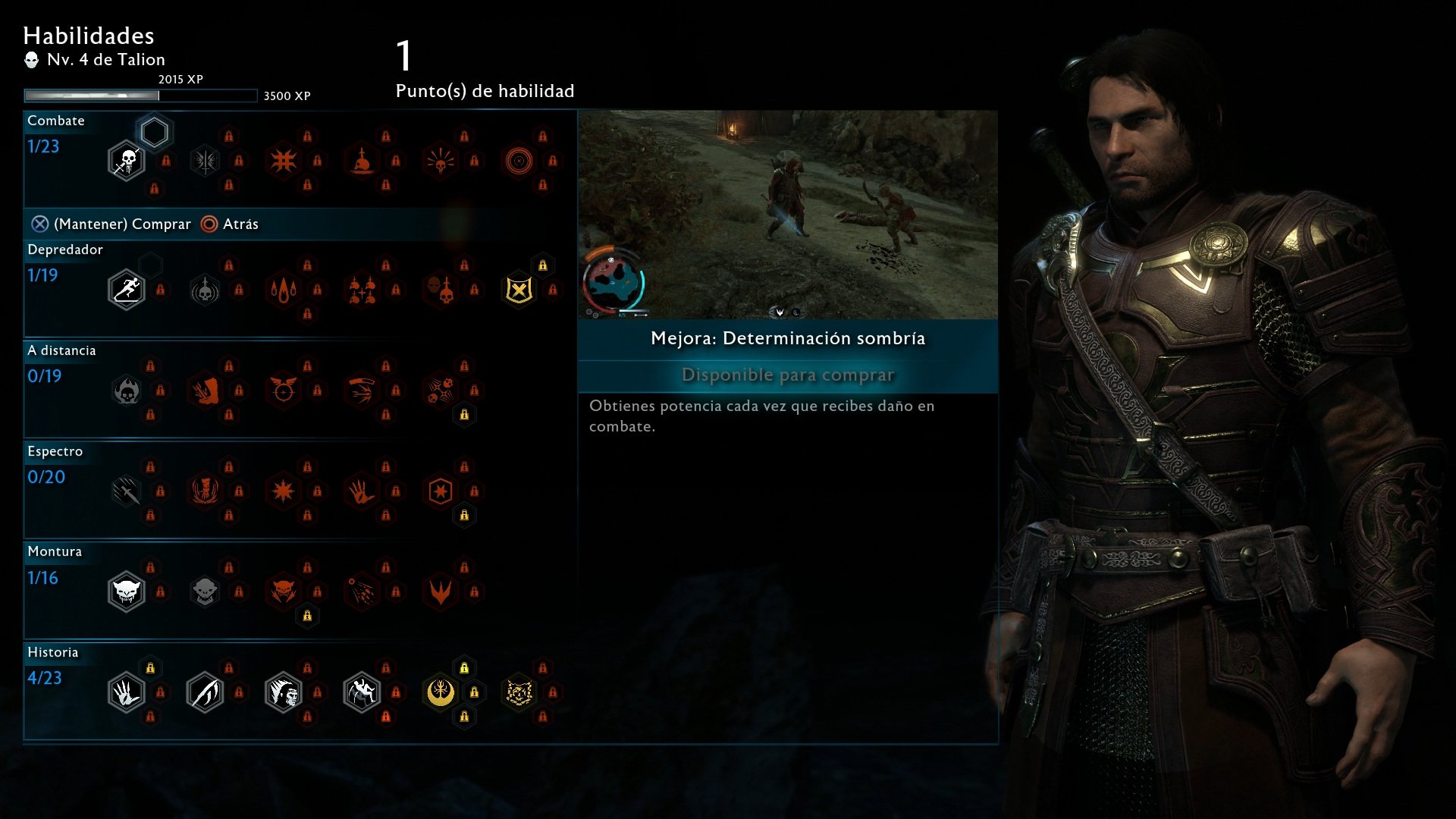
Task: Select the gold tree-and-eye Historia skill
Action: pyautogui.click(x=440, y=692)
